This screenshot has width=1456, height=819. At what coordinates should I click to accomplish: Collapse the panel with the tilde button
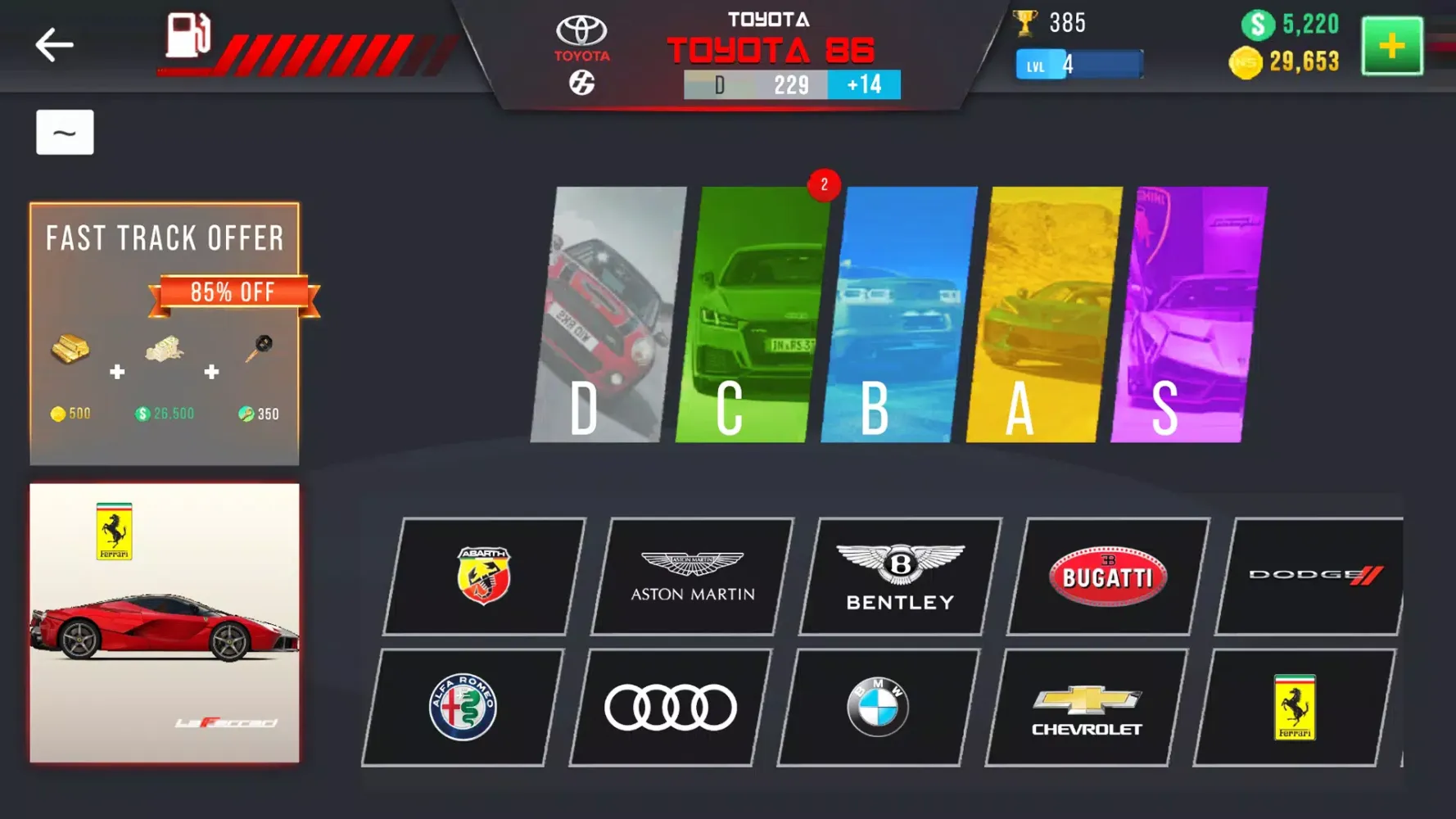[x=65, y=131]
